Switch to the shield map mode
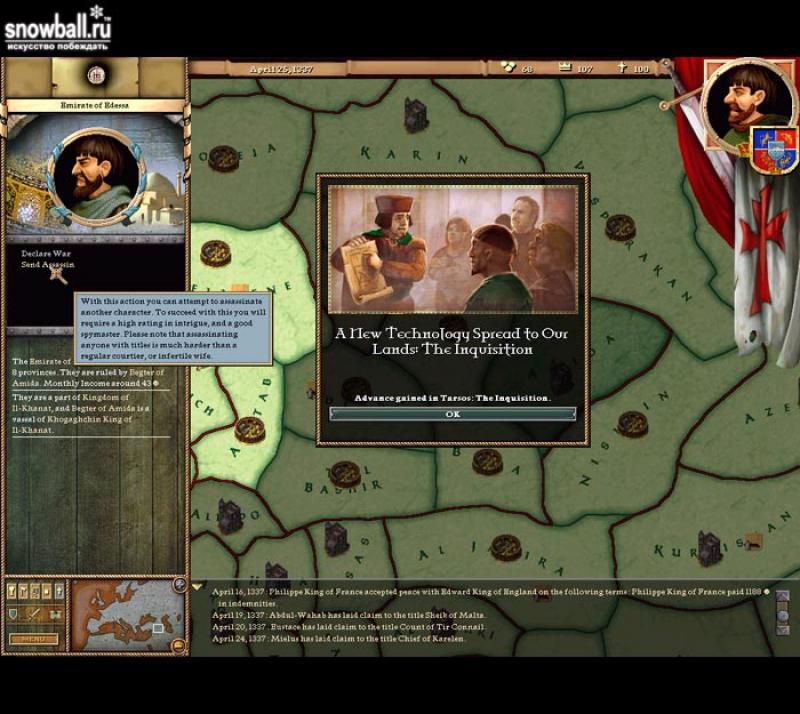This screenshot has width=800, height=714. pos(13,613)
